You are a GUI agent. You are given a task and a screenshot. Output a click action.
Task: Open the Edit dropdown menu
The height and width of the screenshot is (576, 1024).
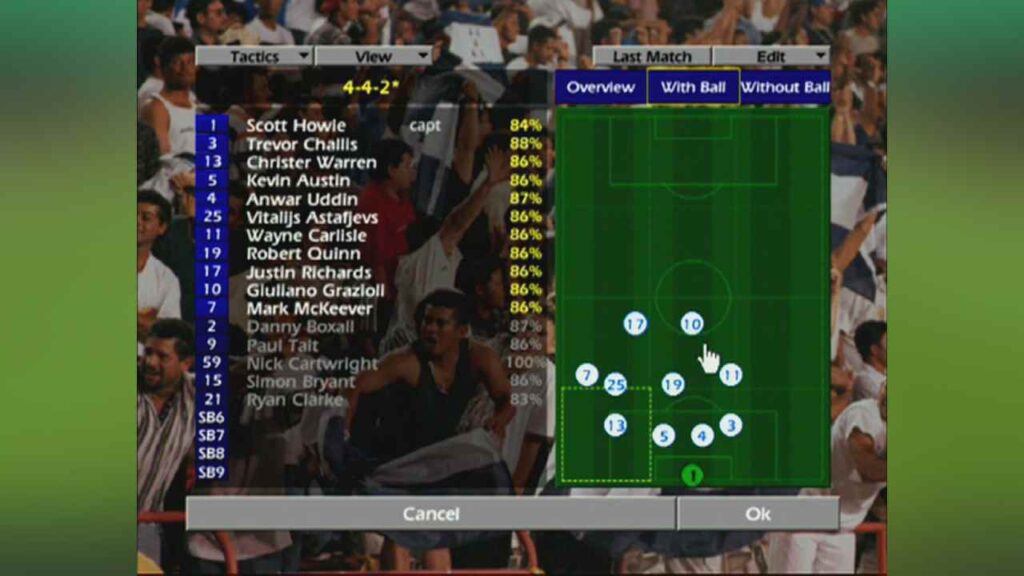pyautogui.click(x=771, y=56)
